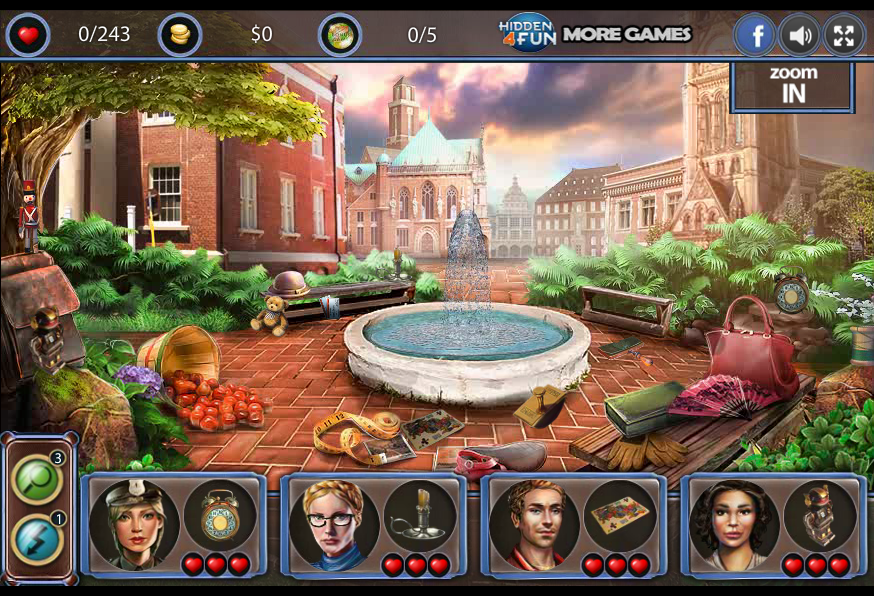Image resolution: width=874 pixels, height=596 pixels.
Task: Open the Hidden4Fun More Games link
Action: [x=596, y=34]
